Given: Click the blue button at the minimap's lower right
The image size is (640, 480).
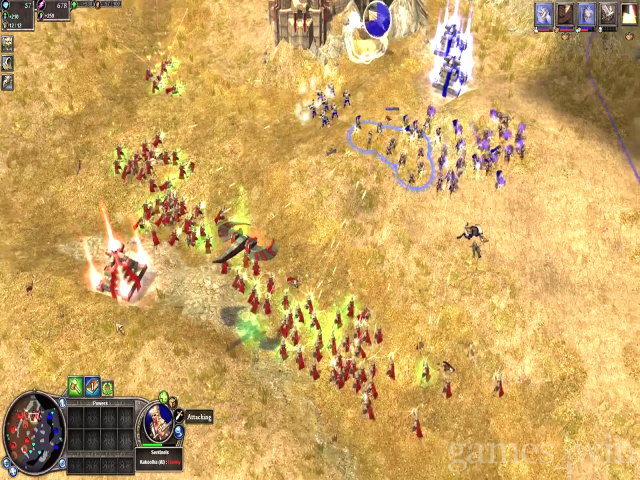Looking at the screenshot, I should [x=62, y=461].
